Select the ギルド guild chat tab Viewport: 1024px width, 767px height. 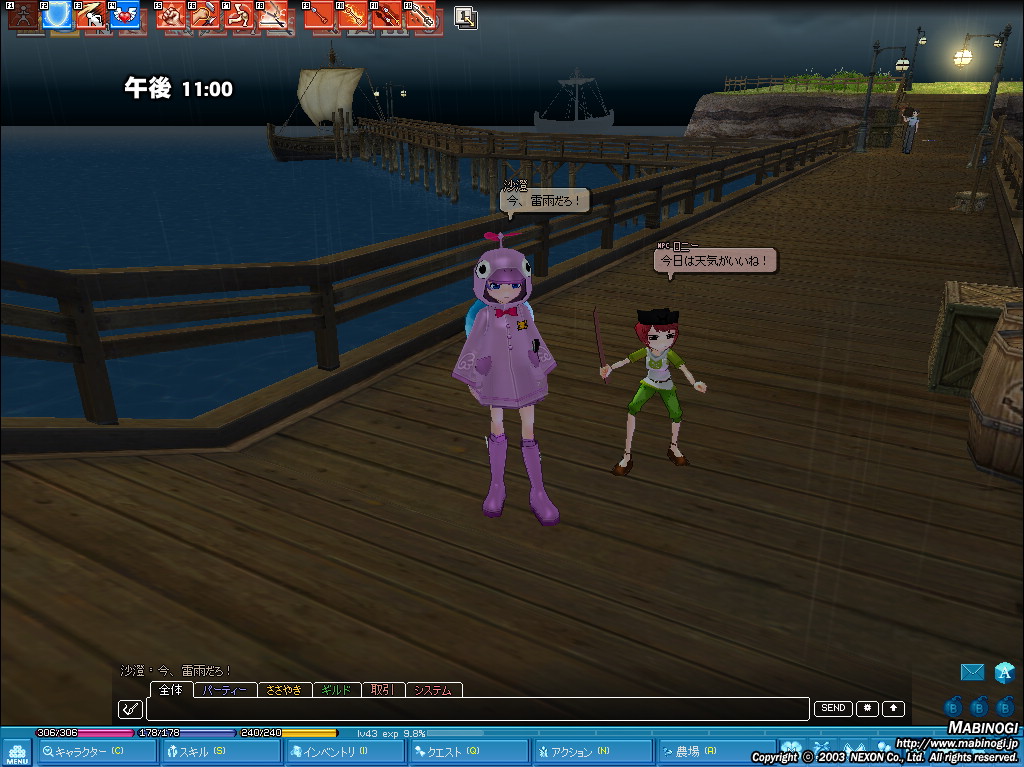click(337, 690)
